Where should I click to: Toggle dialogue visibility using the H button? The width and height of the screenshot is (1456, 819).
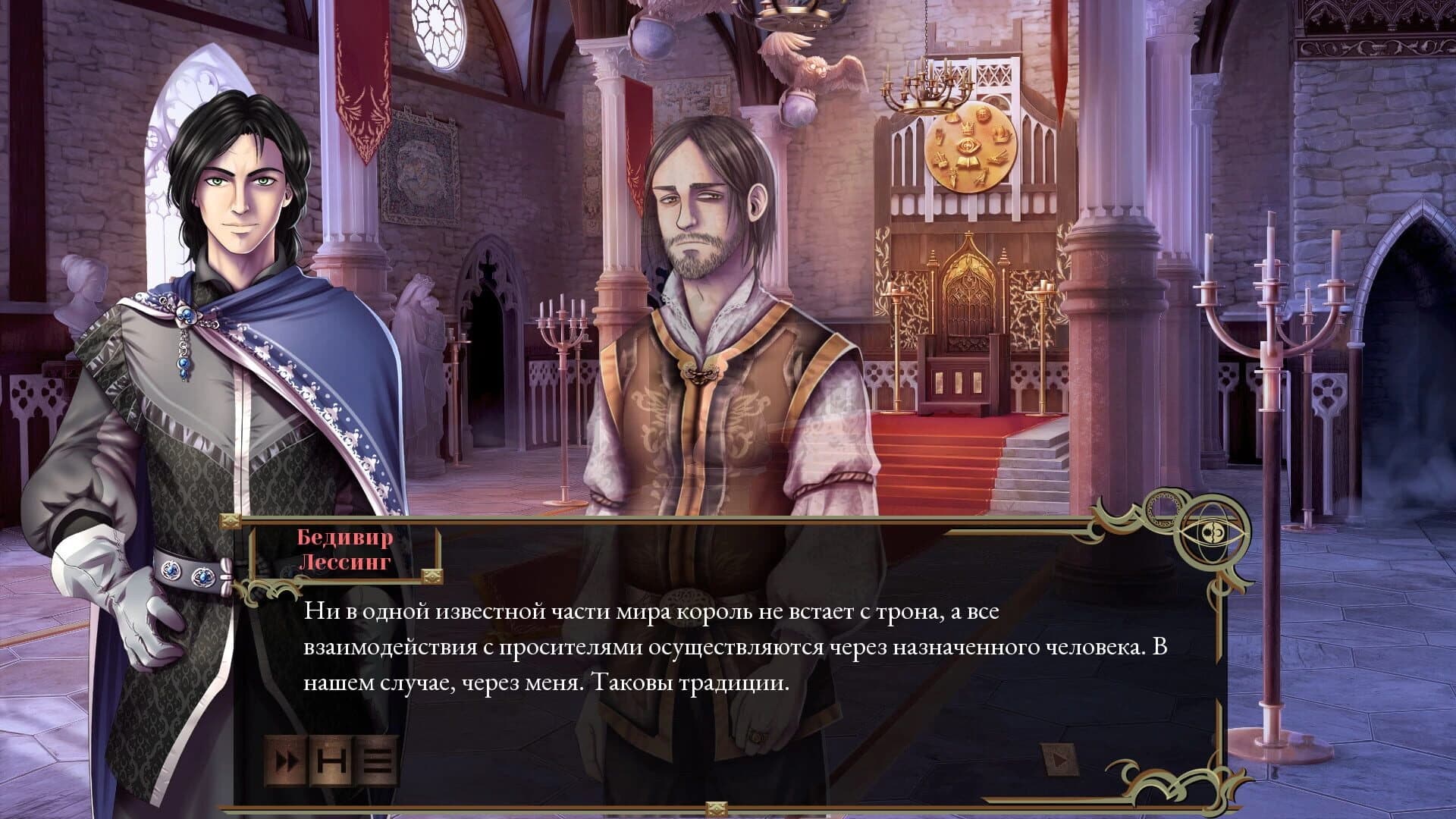click(x=332, y=761)
